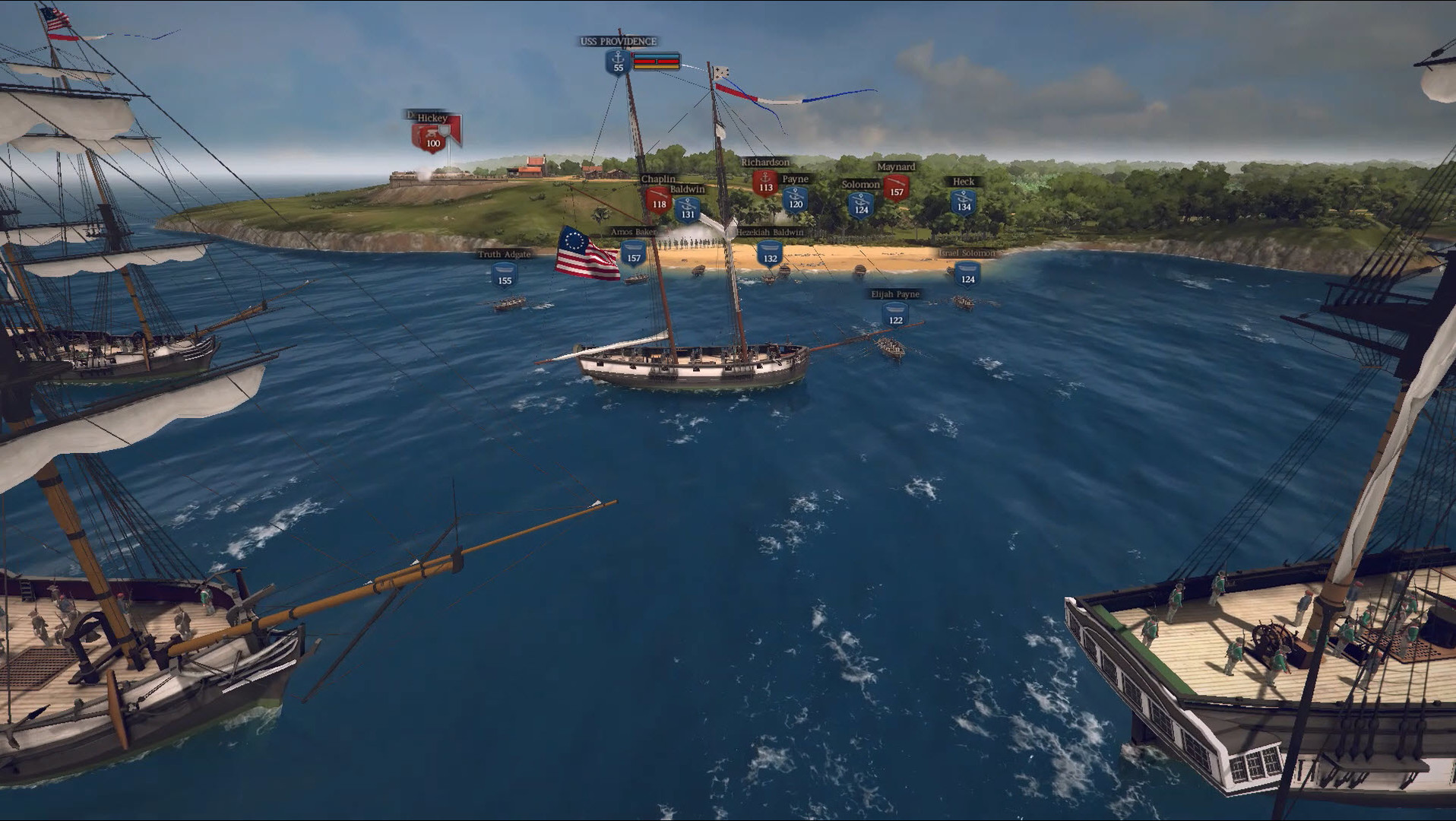
Task: Select the USS Providence anchor shield icon
Action: click(618, 61)
